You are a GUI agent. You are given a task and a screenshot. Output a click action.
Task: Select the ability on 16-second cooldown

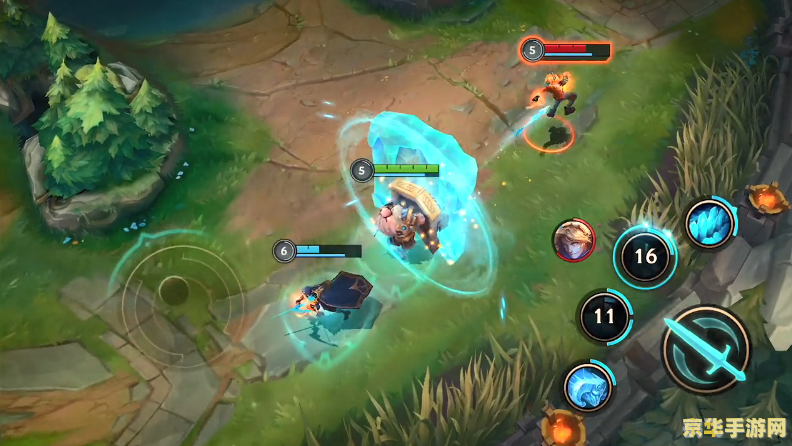645,257
